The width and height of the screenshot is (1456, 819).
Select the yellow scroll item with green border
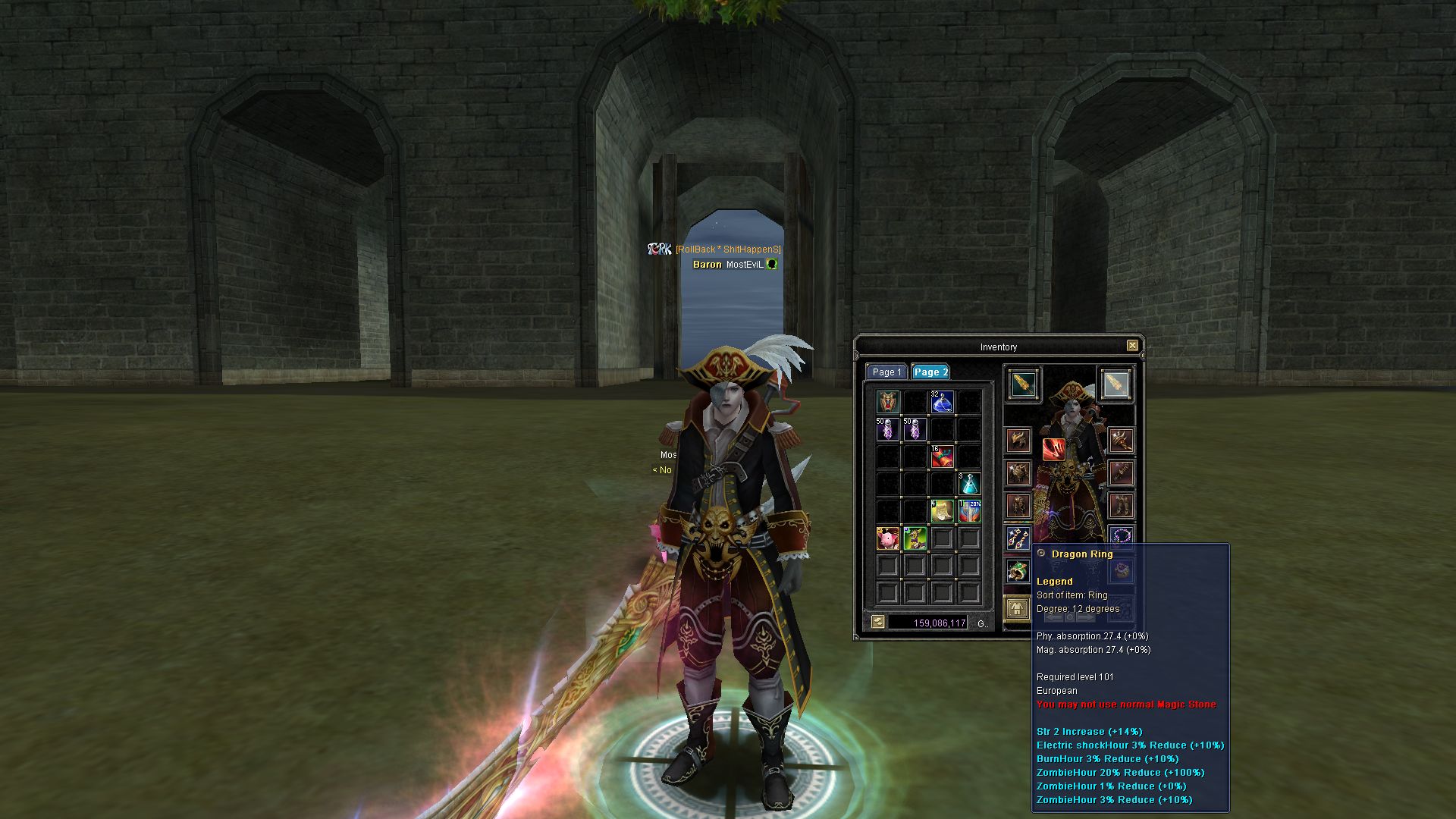click(942, 511)
